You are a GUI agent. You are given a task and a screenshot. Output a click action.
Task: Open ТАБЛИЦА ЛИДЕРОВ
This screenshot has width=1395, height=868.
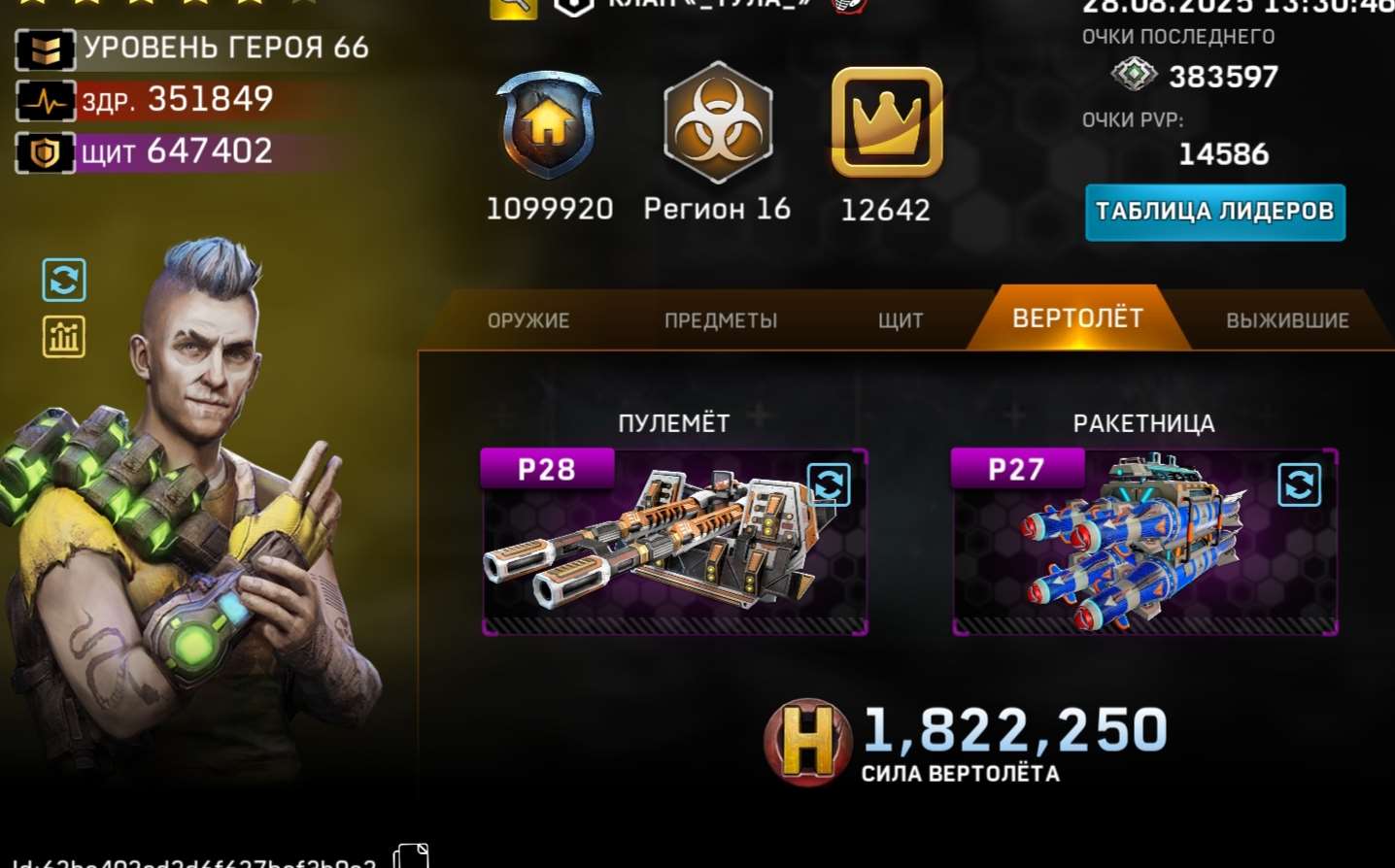point(1214,212)
